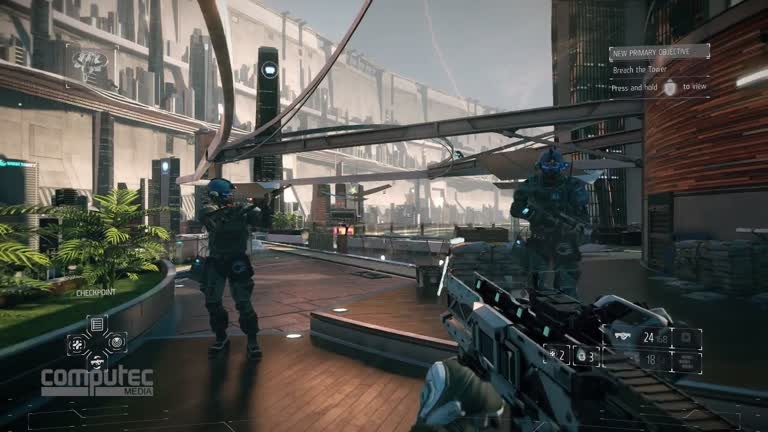Screen dimensions: 768x432
Task: Click the objective waypoint marker on the tower
Action: point(268,70)
